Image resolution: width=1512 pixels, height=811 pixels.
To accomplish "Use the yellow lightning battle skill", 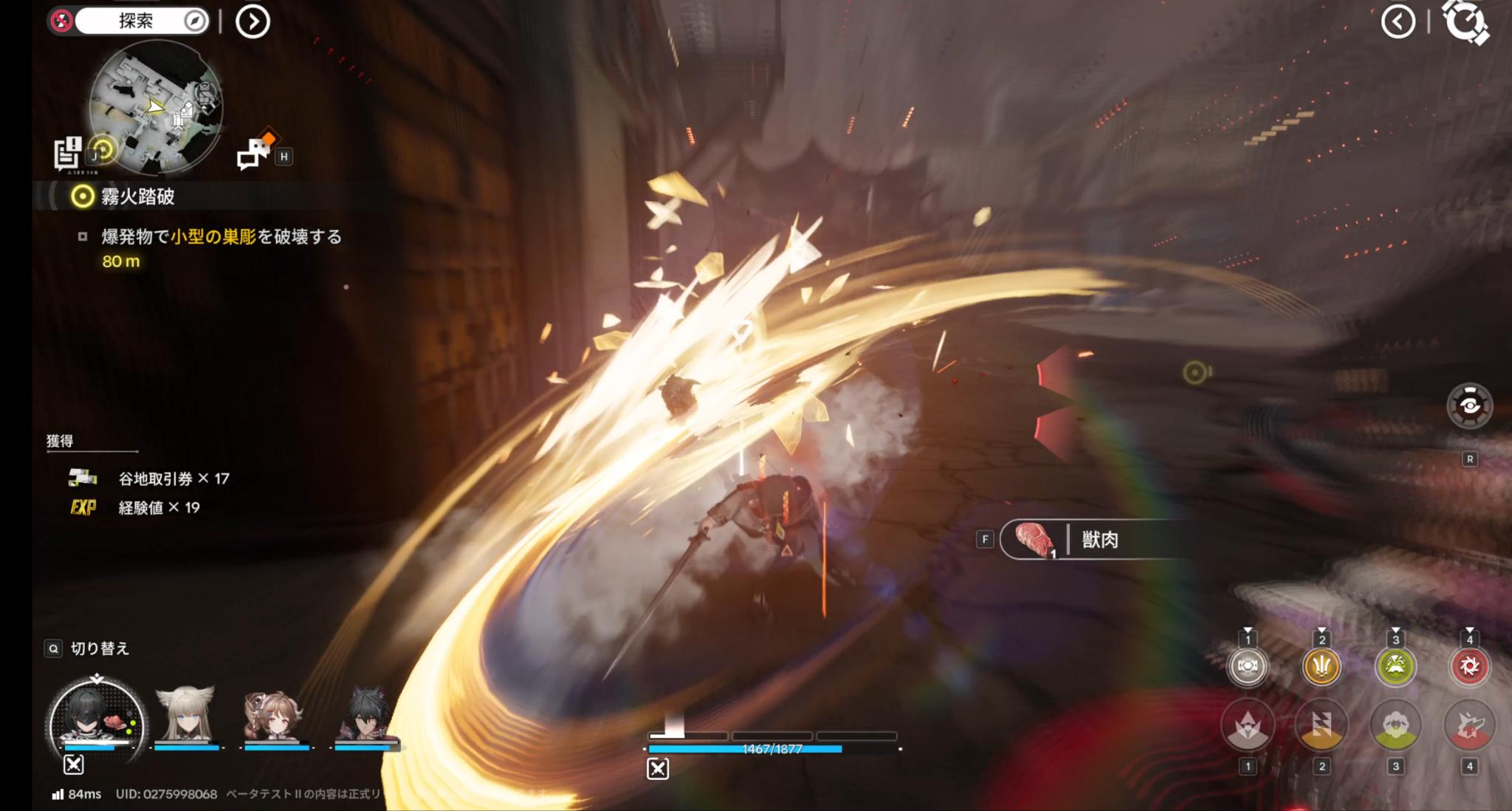I will 1322,727.
